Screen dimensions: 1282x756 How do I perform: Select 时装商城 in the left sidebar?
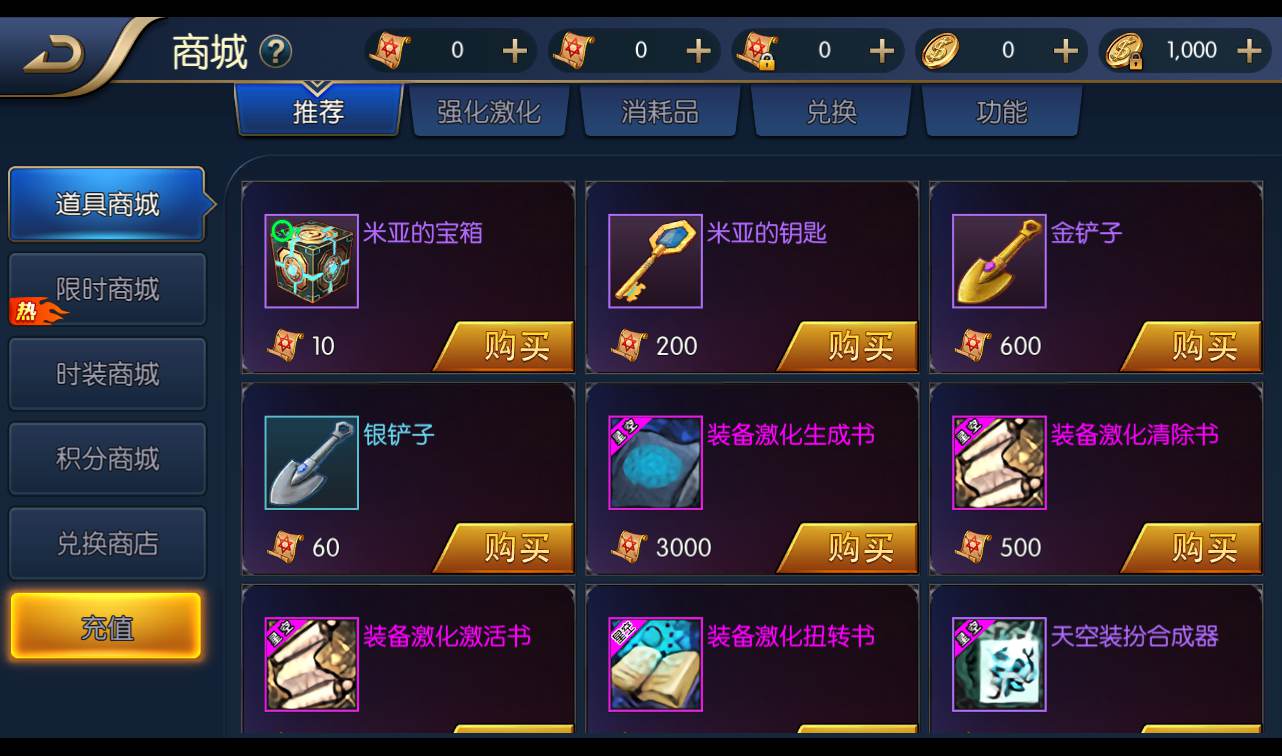[x=107, y=373]
